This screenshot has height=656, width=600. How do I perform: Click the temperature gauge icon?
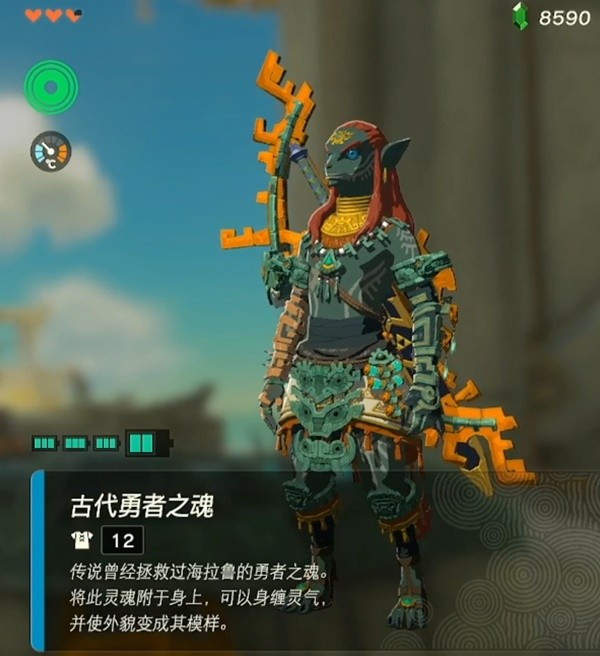tap(50, 151)
